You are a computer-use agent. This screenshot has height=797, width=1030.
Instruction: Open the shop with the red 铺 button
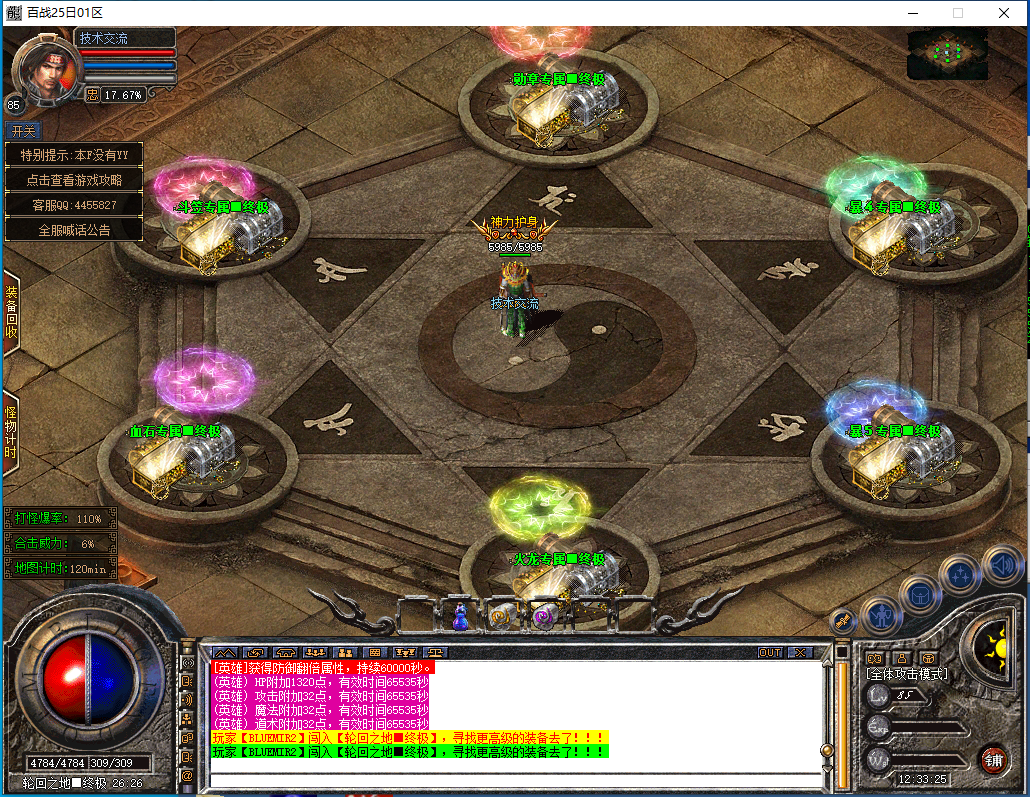(993, 757)
